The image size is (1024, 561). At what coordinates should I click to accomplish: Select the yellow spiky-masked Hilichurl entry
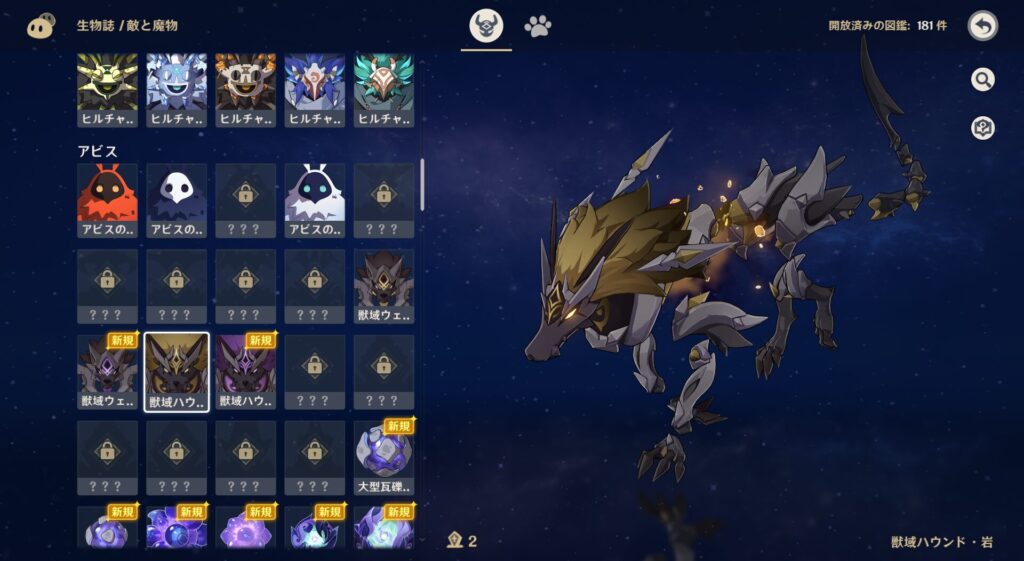107,90
